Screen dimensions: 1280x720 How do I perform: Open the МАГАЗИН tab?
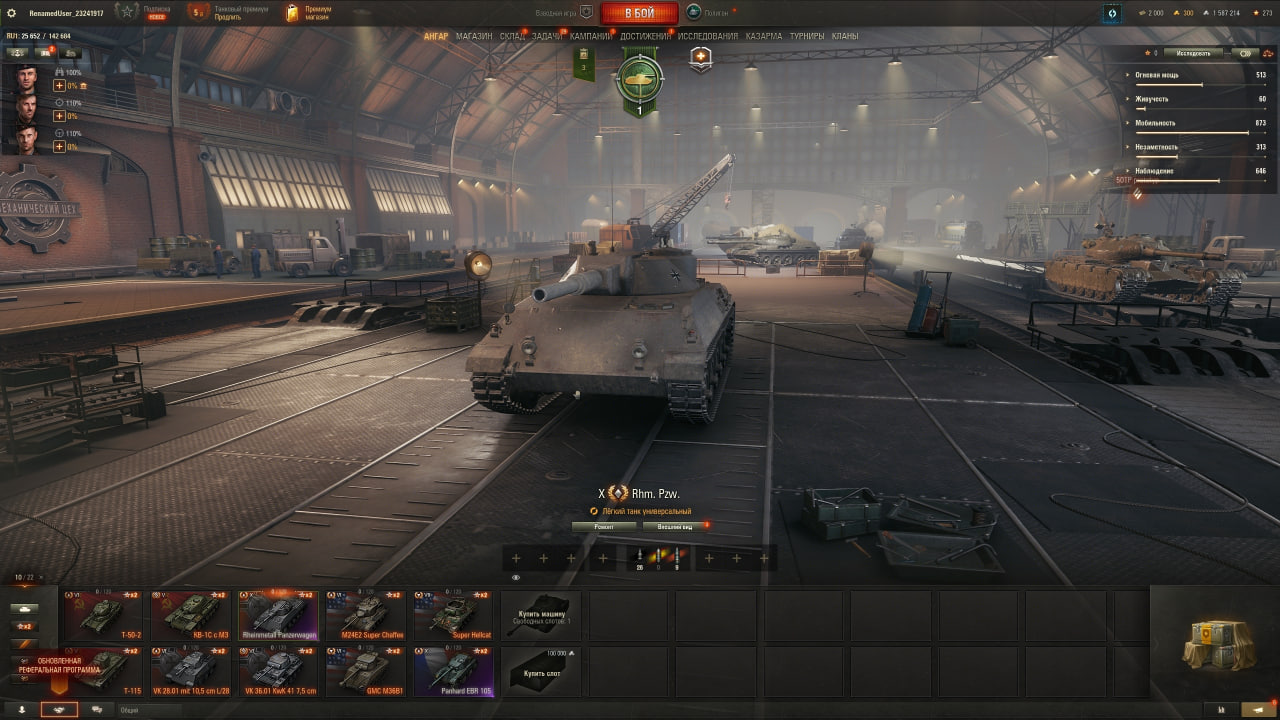[474, 36]
